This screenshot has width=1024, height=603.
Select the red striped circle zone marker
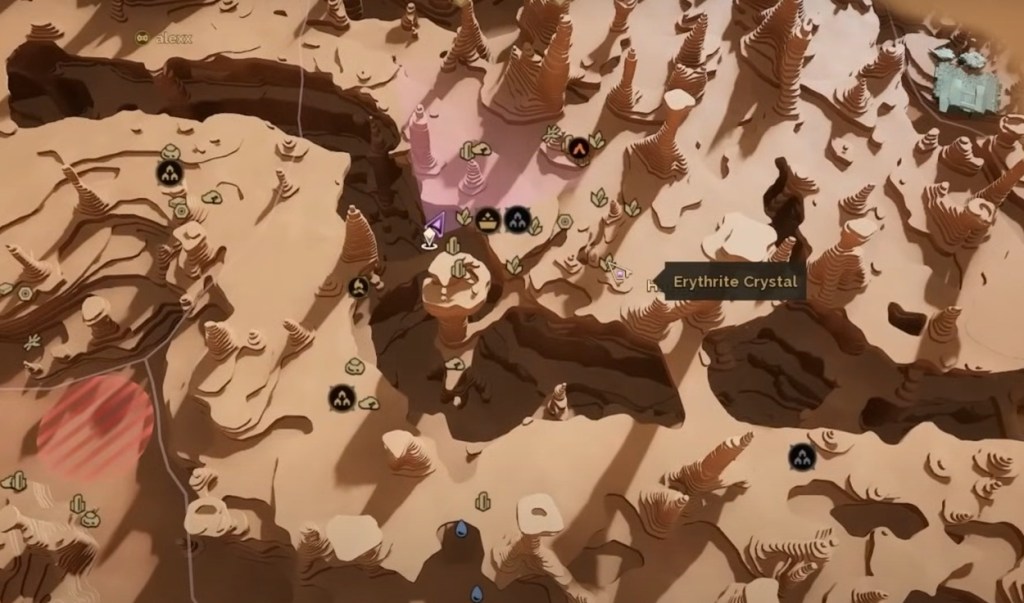[95, 421]
